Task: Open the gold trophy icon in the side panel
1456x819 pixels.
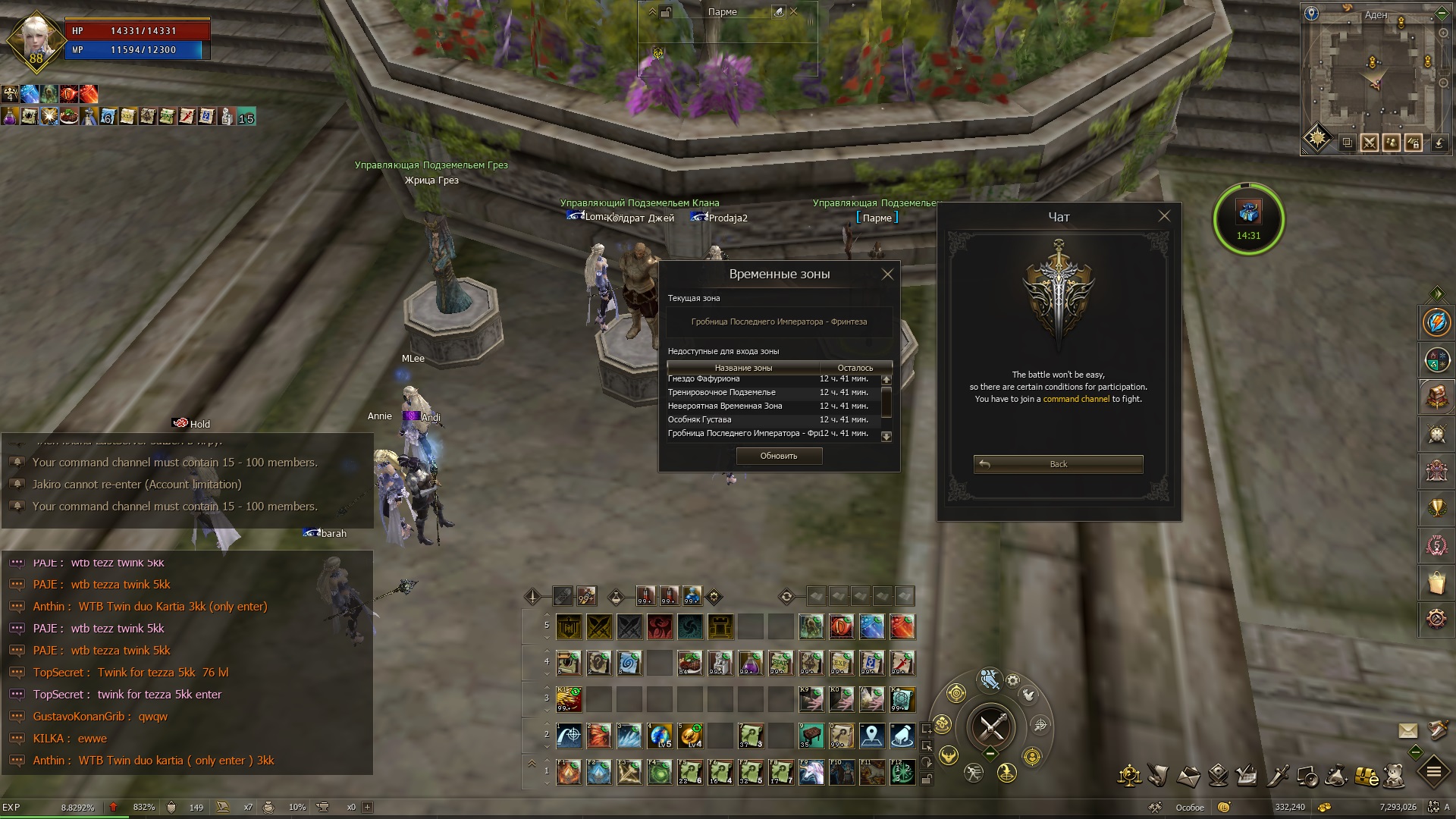Action: (1436, 508)
